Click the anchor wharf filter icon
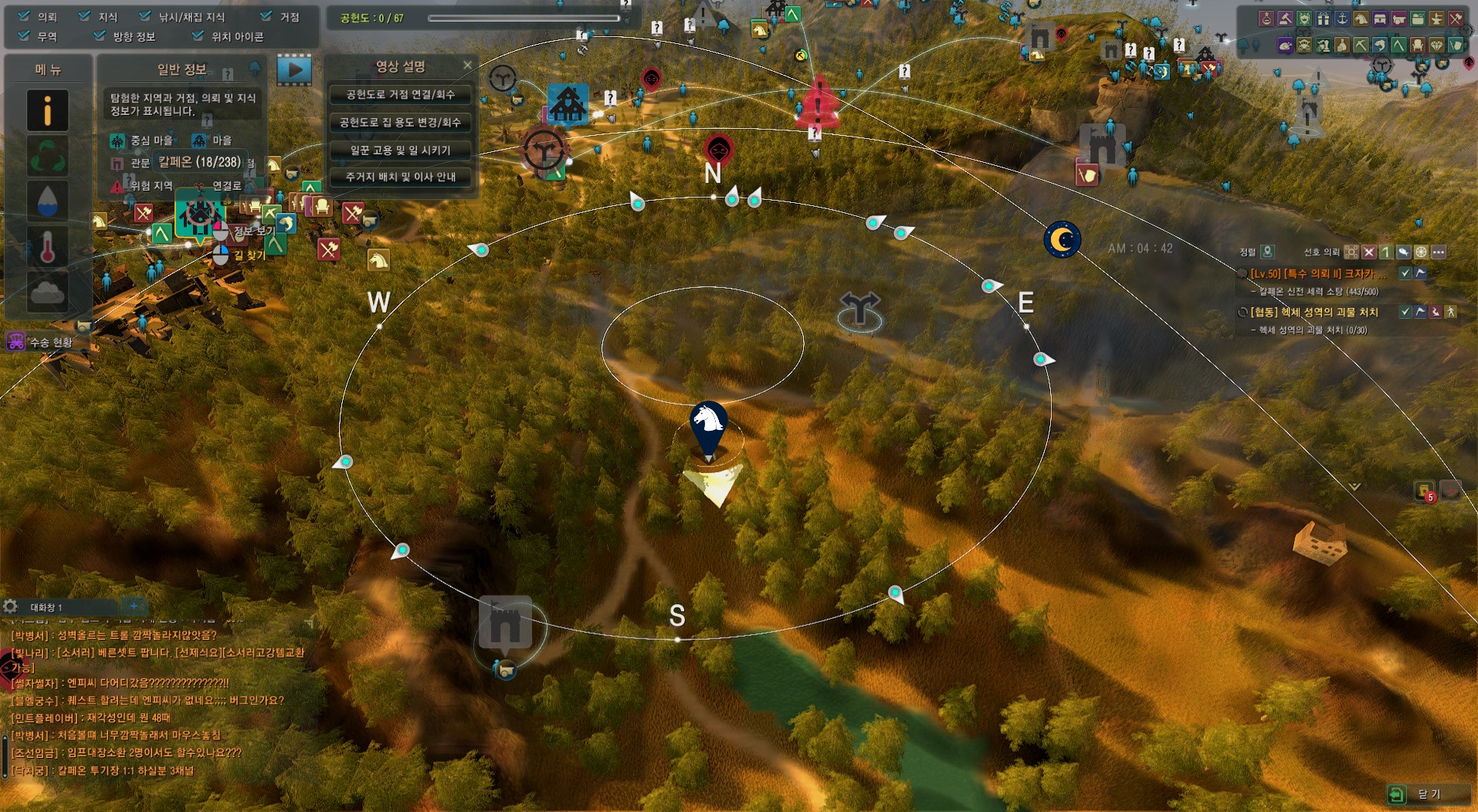 [1342, 19]
